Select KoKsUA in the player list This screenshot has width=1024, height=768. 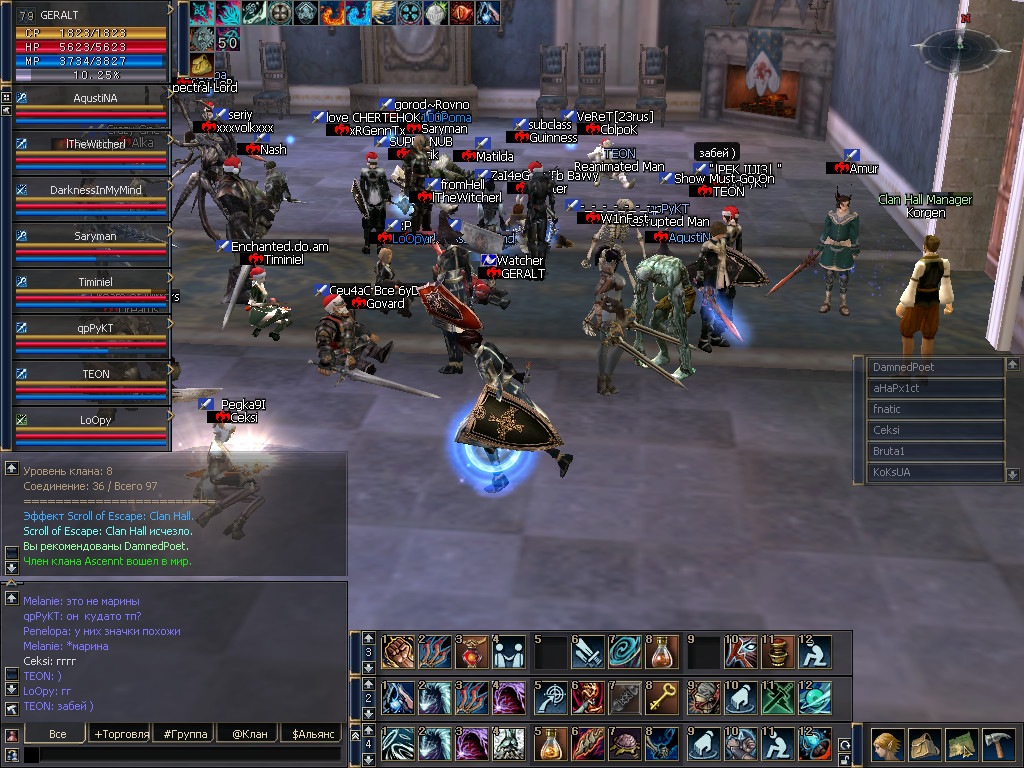933,472
